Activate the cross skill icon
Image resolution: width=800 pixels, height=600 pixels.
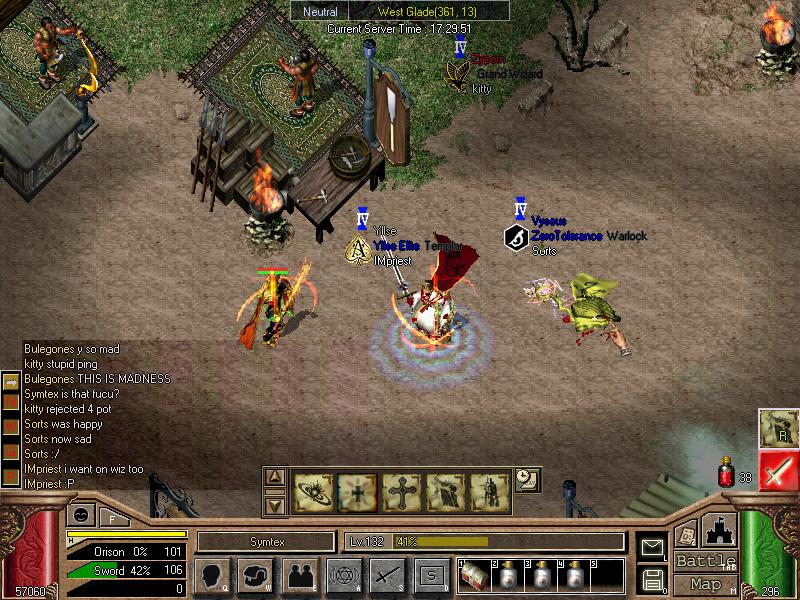[x=400, y=491]
